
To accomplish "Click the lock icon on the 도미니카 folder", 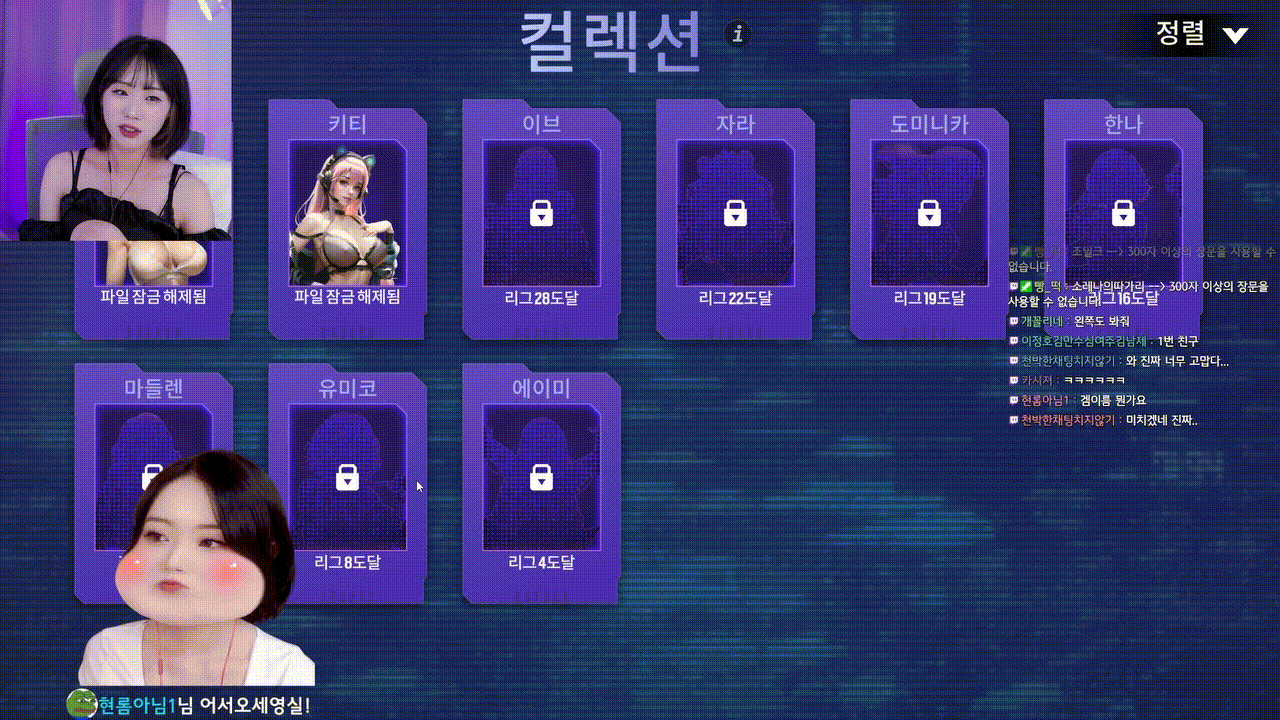I will click(928, 214).
